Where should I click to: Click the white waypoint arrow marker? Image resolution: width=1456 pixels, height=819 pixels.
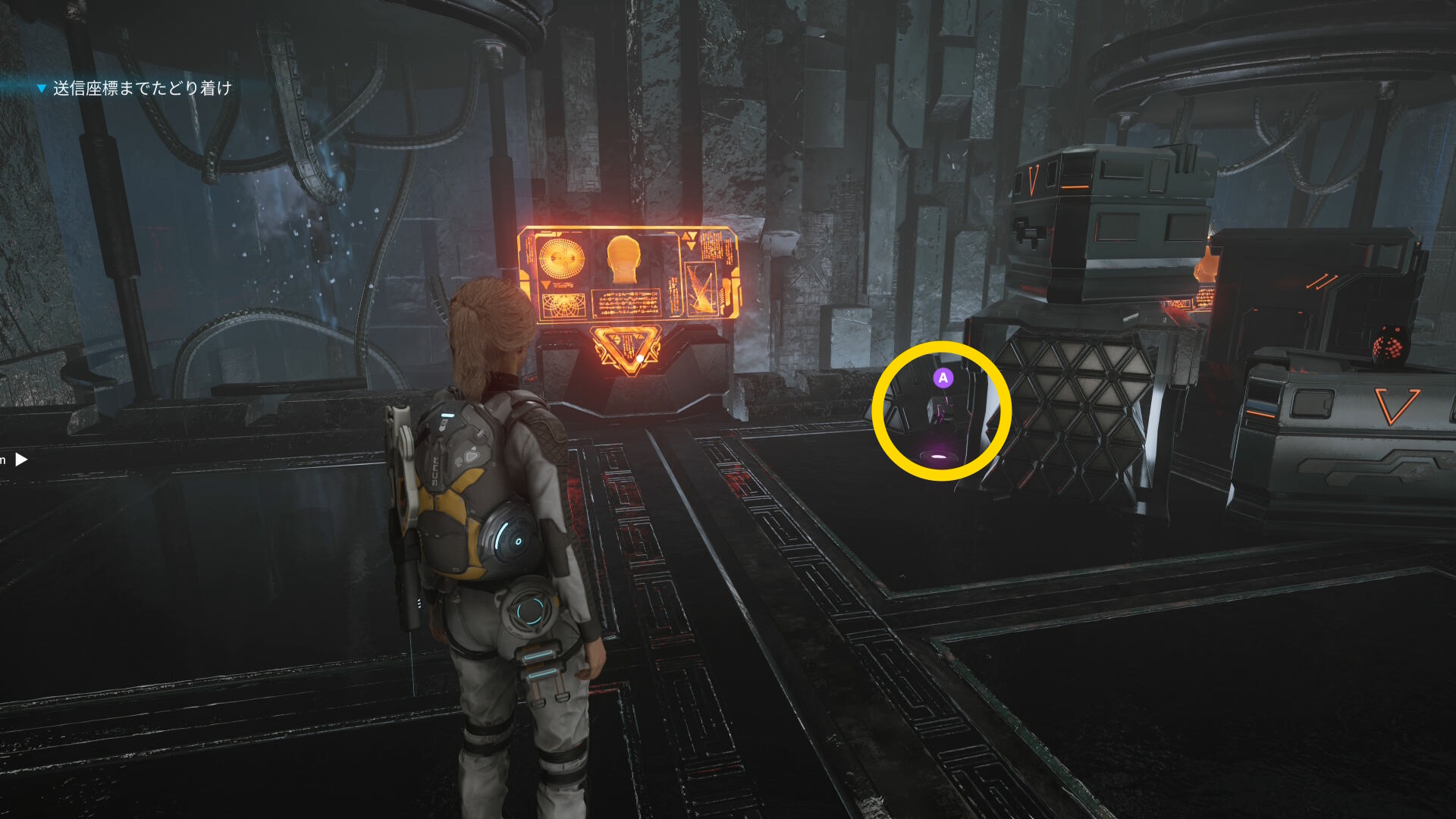(x=21, y=459)
